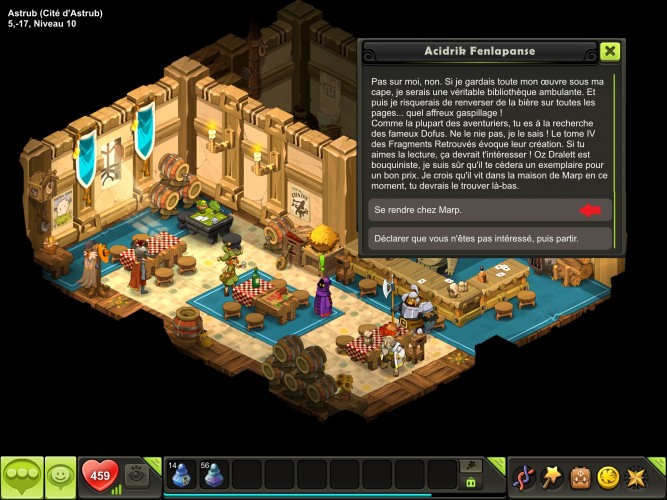Image resolution: width=667 pixels, height=500 pixels.
Task: Switch shortcut bar to the wand spells
Action: click(470, 465)
